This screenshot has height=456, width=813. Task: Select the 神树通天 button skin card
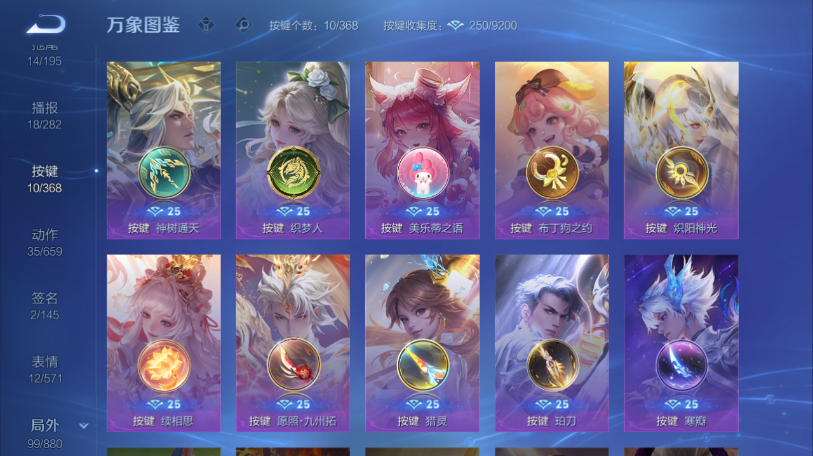[x=164, y=150]
